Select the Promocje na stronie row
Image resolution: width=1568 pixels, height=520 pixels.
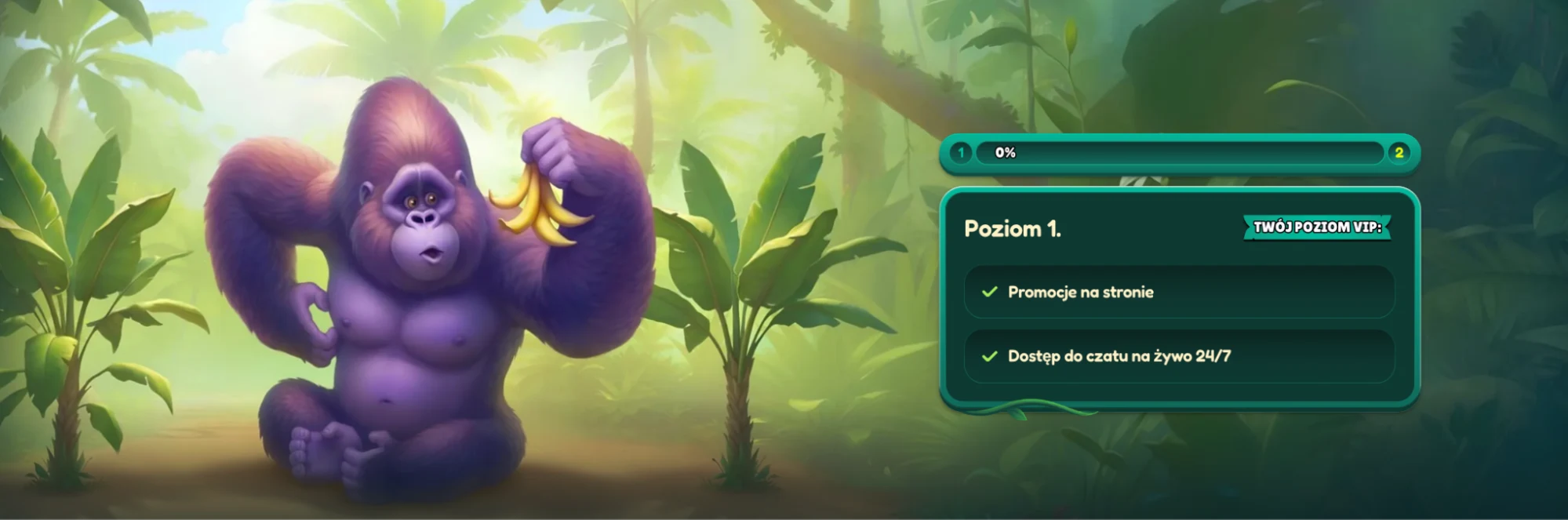1178,292
